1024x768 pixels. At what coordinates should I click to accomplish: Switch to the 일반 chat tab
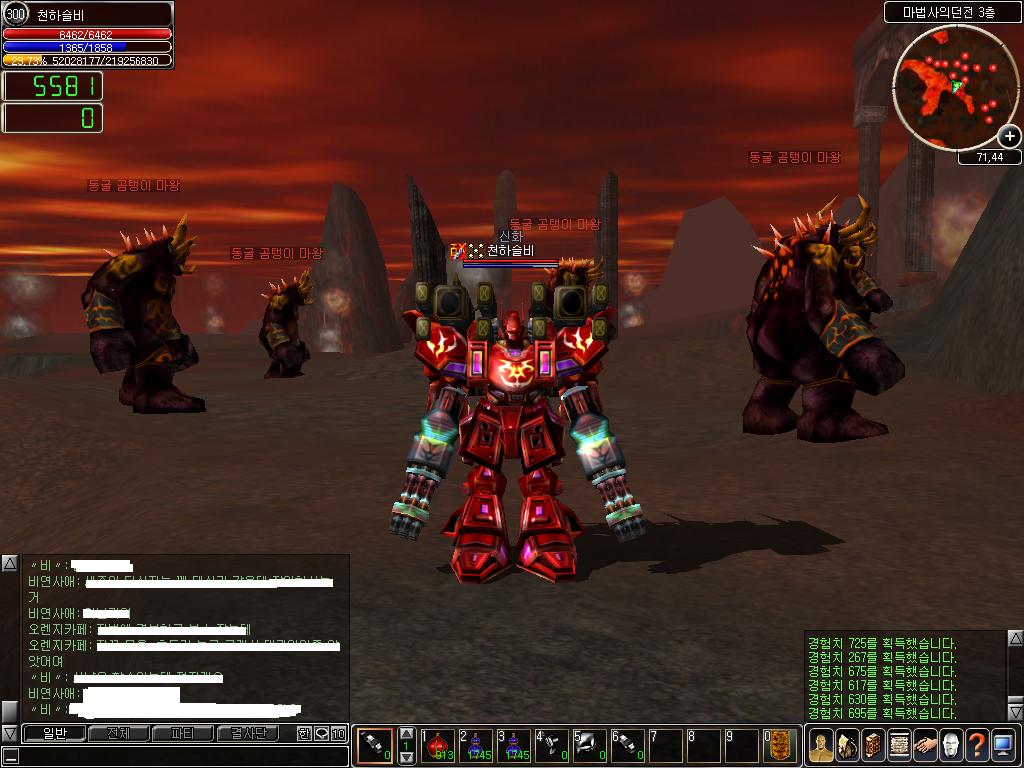point(52,733)
